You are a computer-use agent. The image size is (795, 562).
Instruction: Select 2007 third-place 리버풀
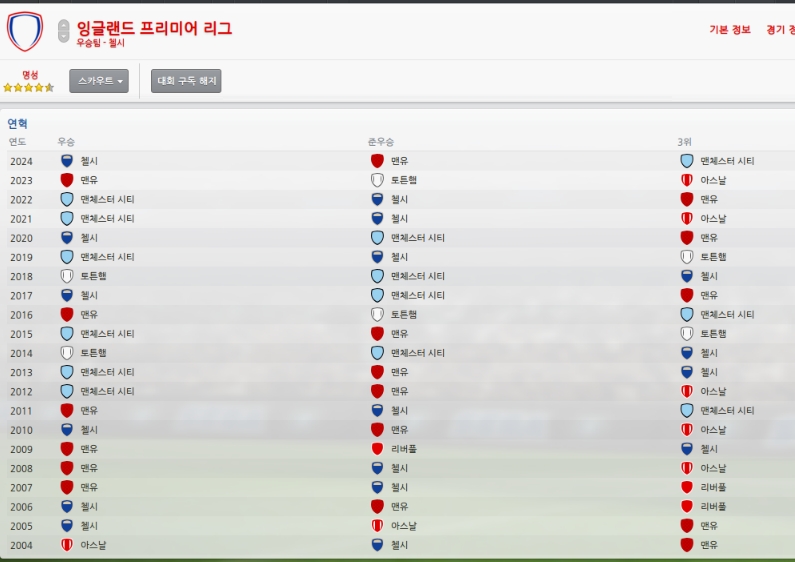point(713,488)
